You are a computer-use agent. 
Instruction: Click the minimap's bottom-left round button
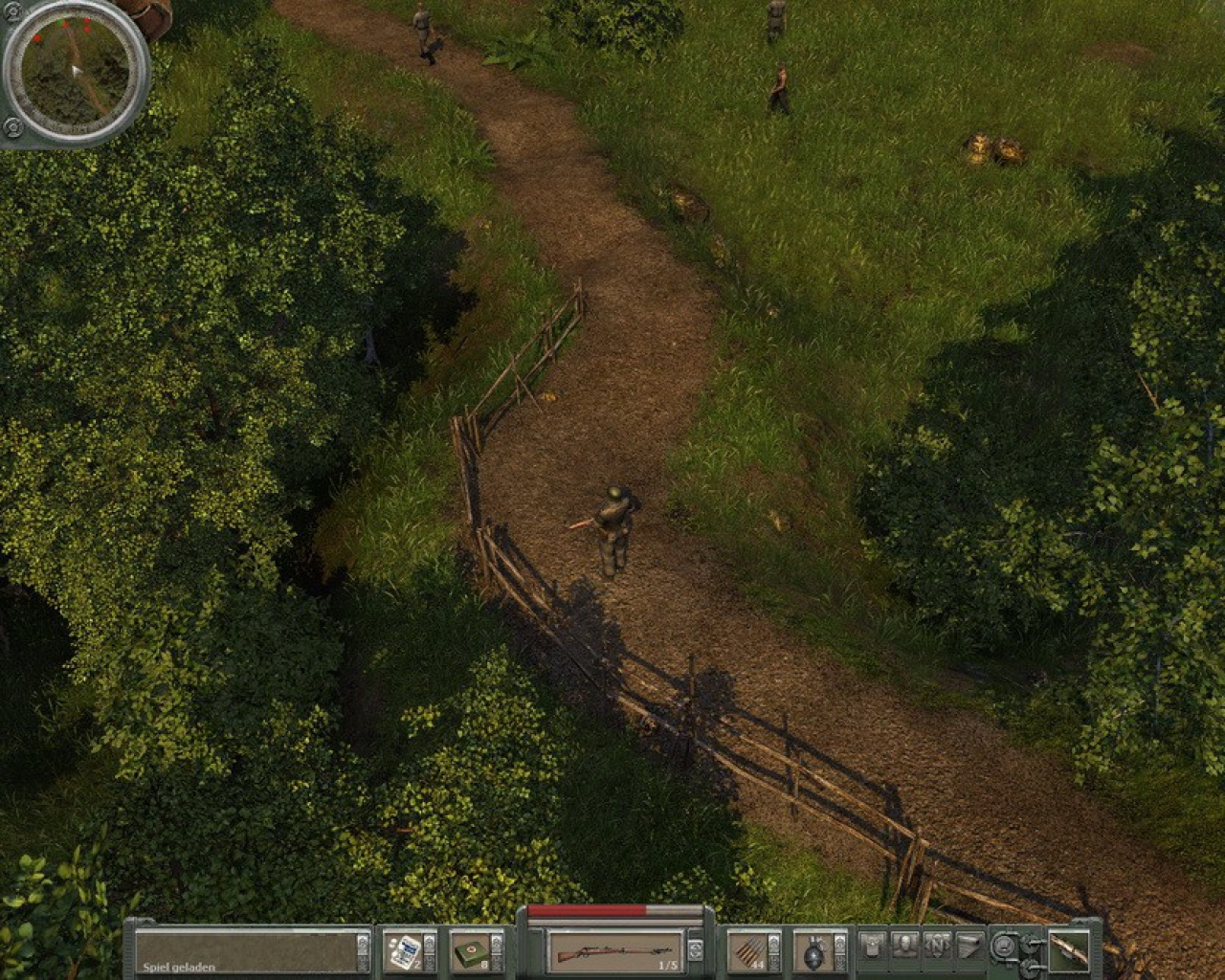tap(13, 125)
